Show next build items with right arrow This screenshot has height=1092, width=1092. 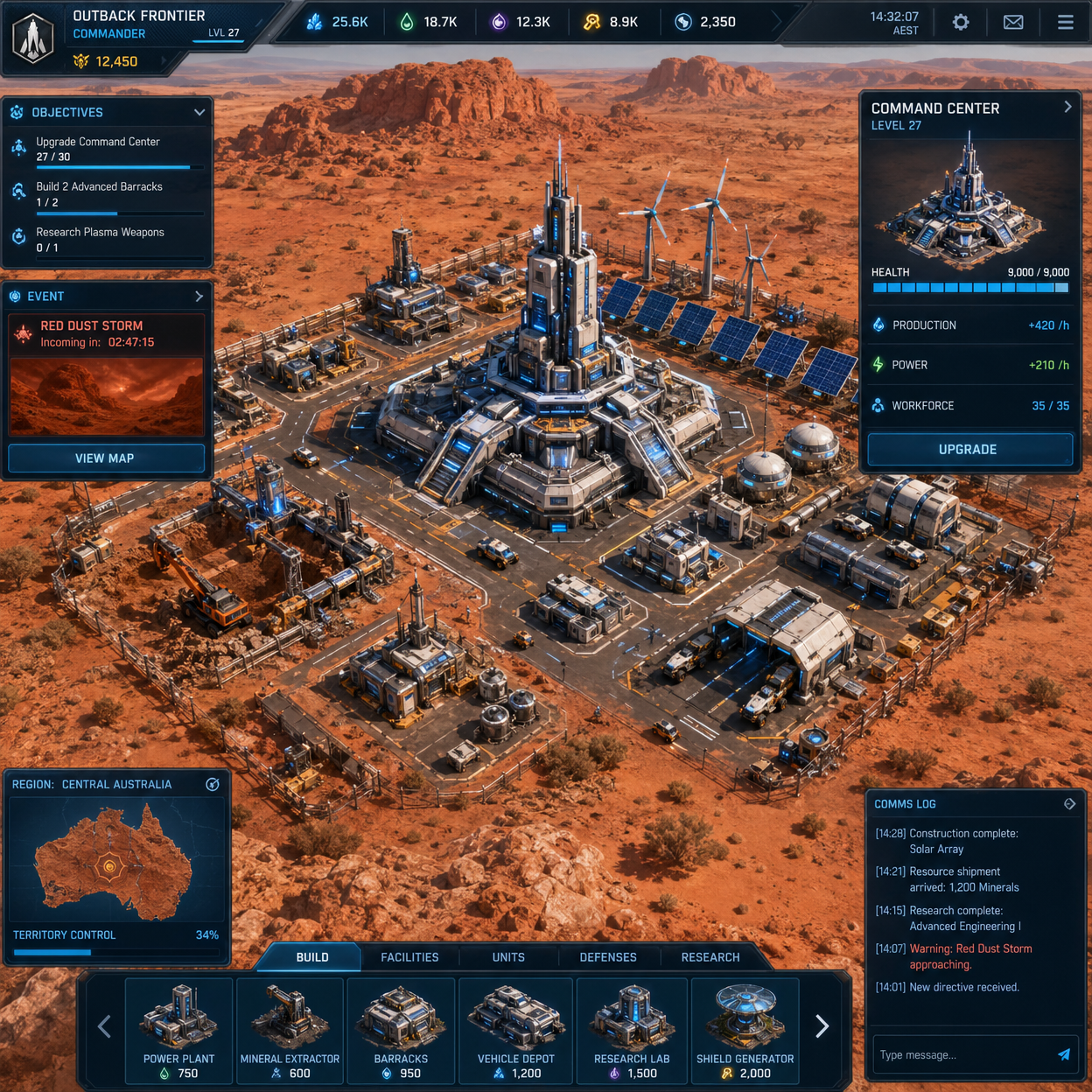(822, 1026)
